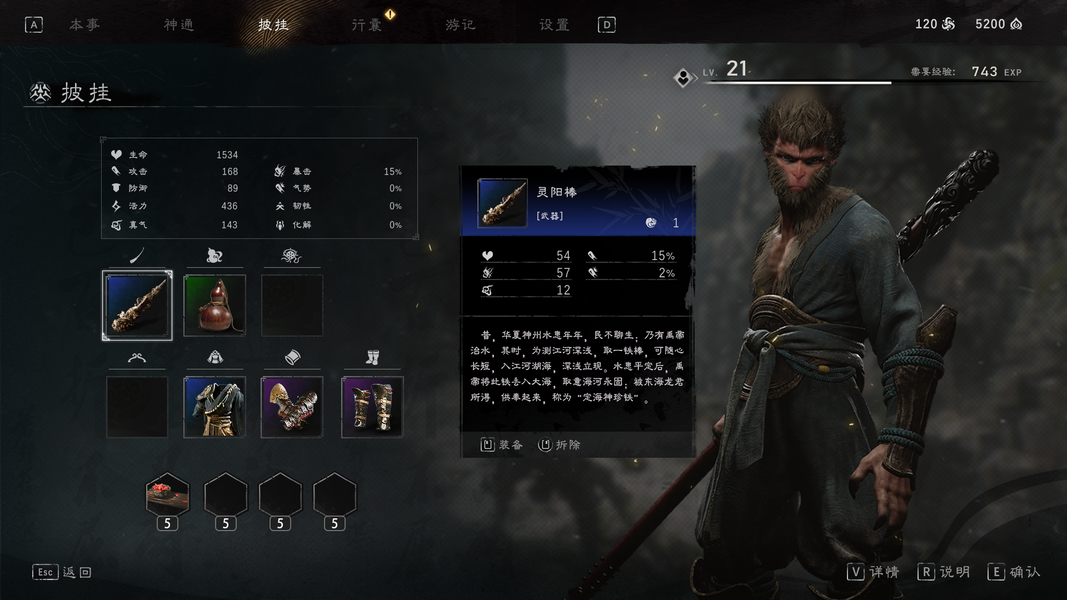Choose the red berries quick item slot
The width and height of the screenshot is (1067, 600).
[x=167, y=494]
